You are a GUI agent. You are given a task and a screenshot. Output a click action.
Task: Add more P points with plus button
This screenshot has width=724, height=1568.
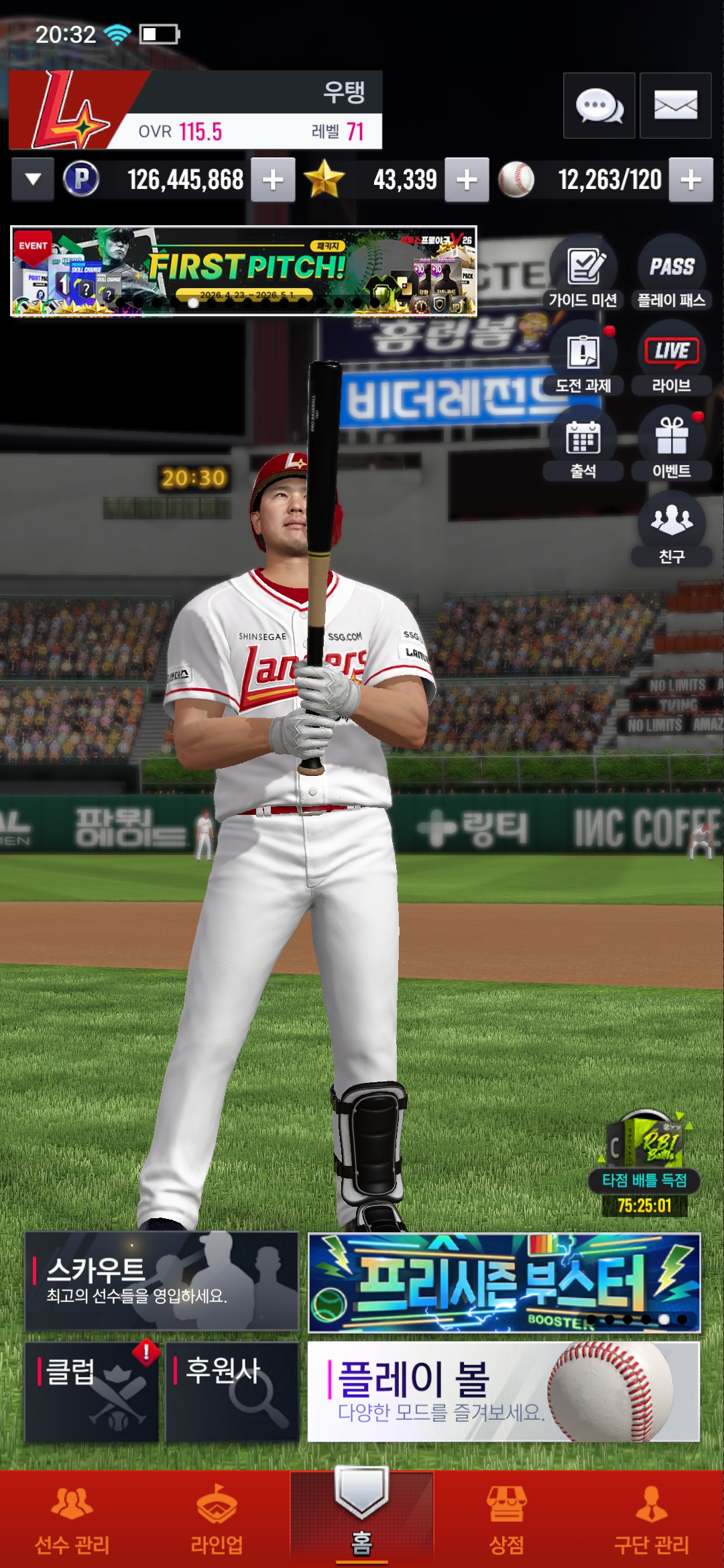(273, 180)
